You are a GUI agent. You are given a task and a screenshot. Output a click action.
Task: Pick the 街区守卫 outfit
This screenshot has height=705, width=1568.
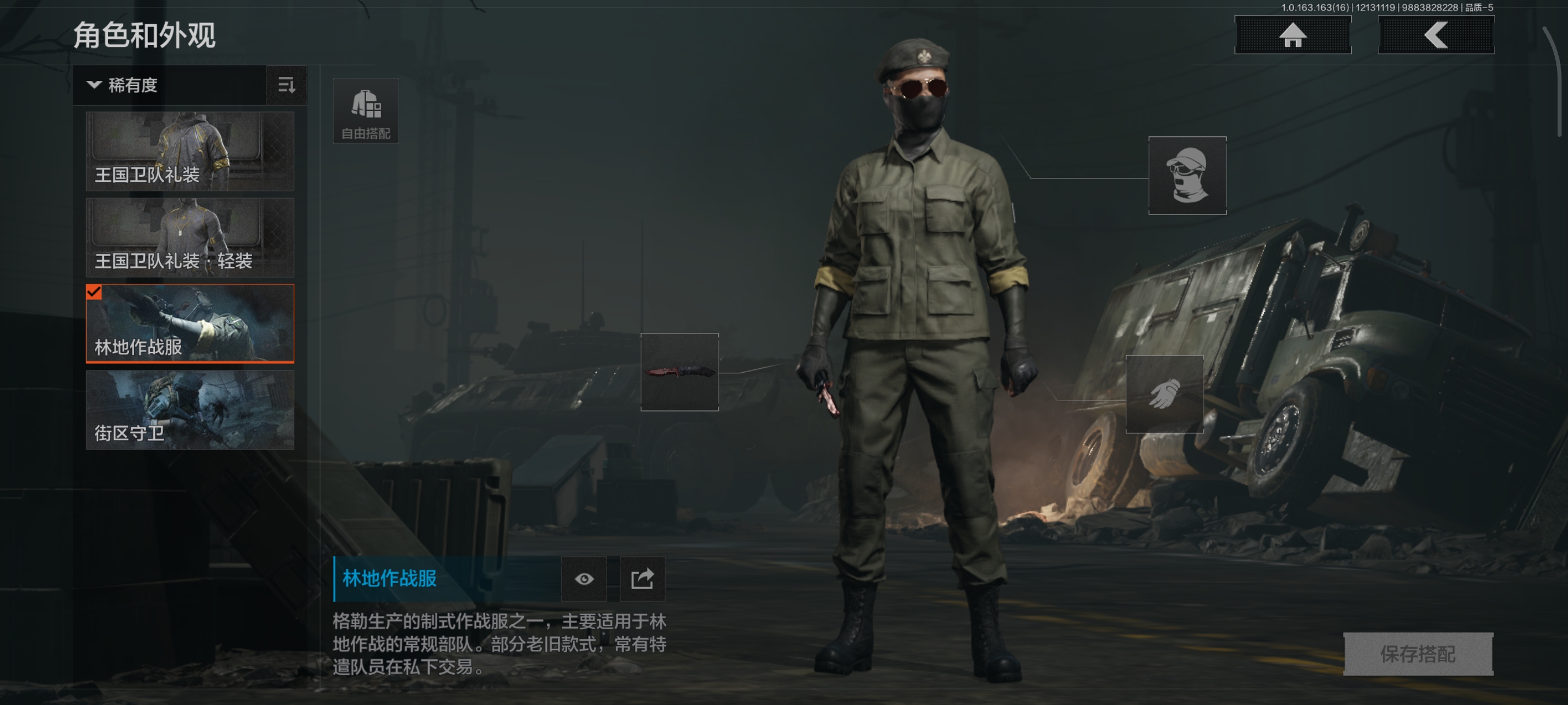point(190,409)
